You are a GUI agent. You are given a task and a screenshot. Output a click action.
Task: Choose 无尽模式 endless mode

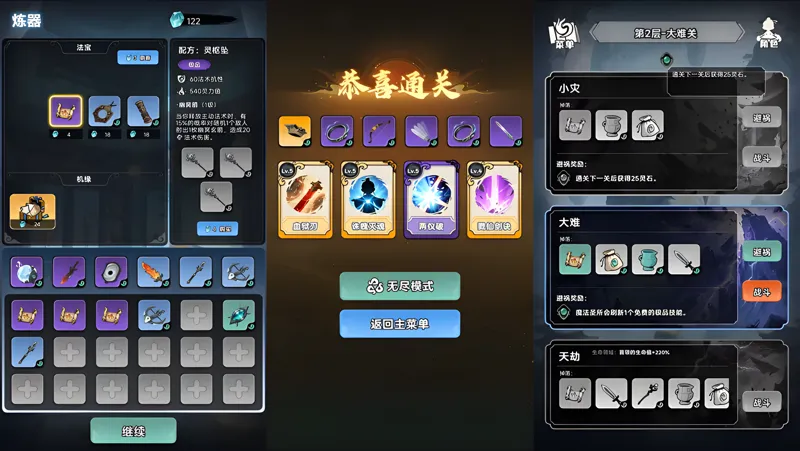400,286
